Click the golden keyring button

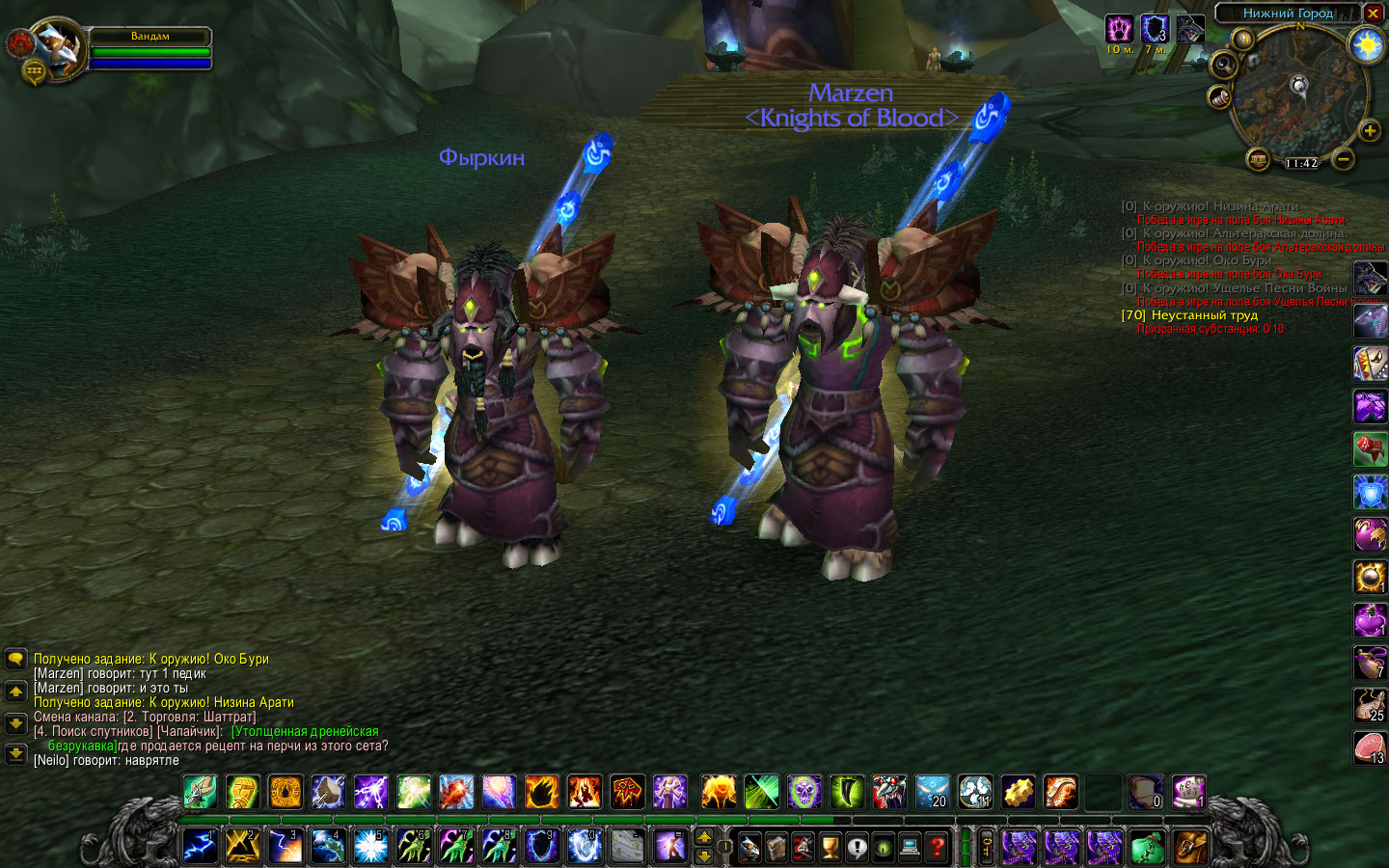(987, 848)
